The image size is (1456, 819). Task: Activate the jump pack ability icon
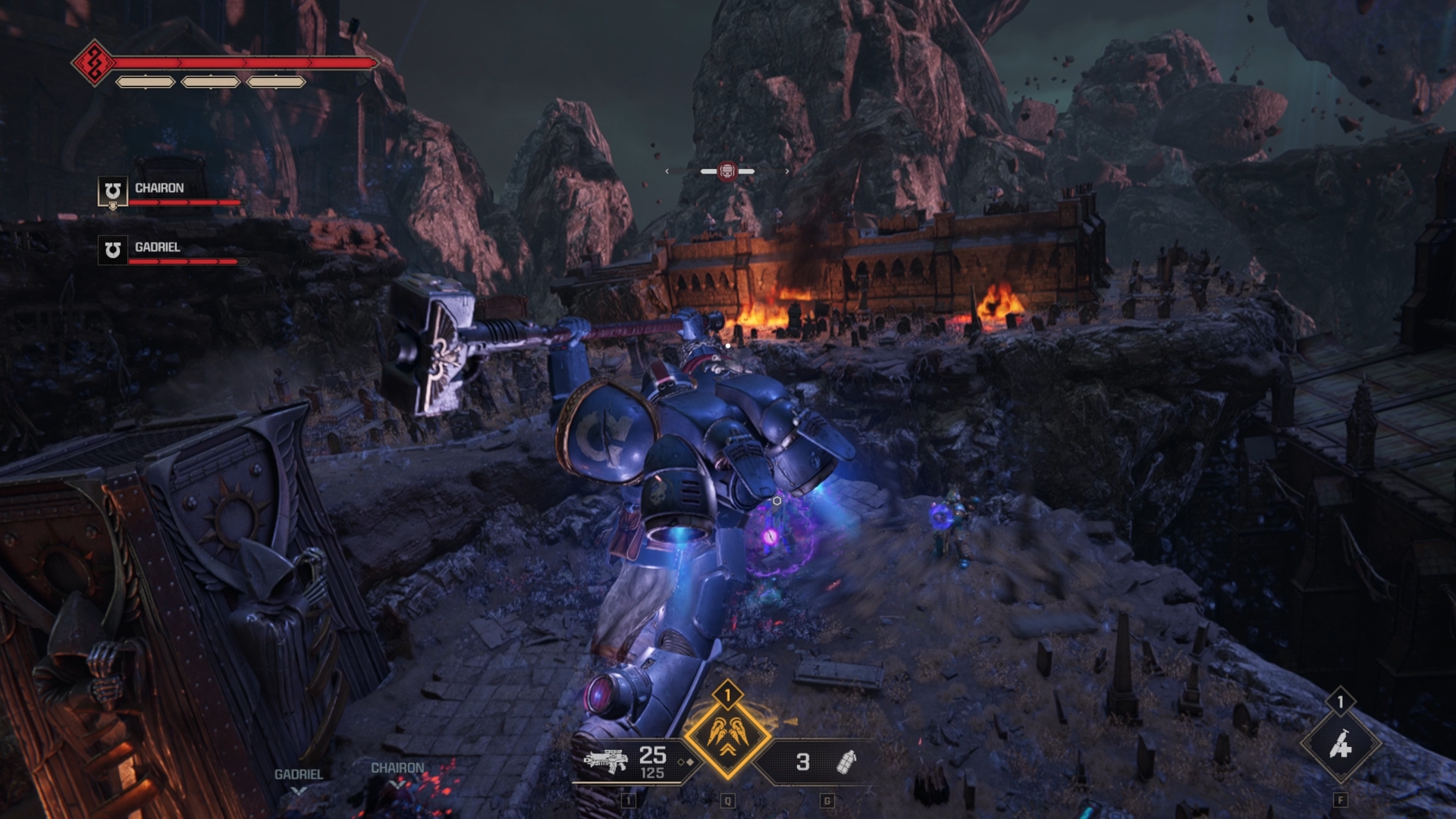727,735
